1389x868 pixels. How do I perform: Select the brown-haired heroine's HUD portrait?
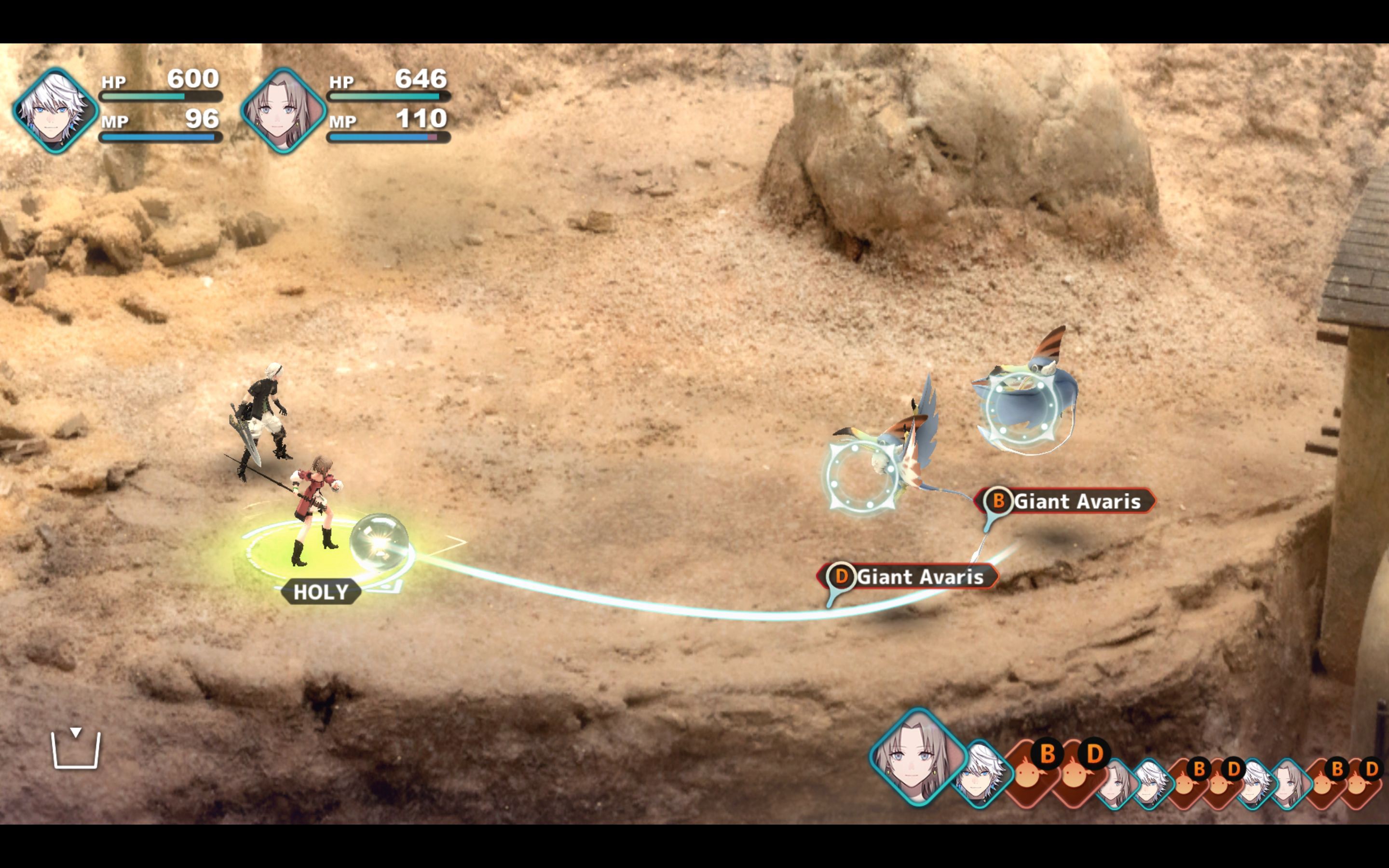283,110
